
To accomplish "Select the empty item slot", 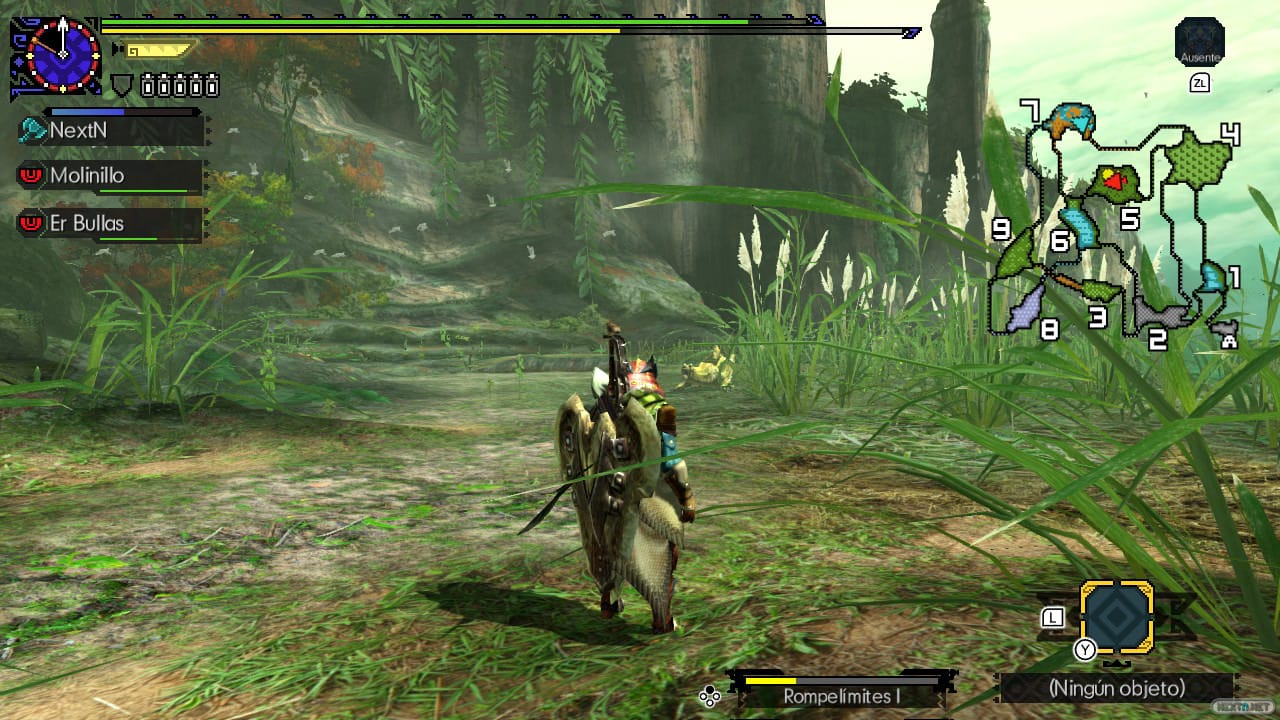I will point(1117,617).
